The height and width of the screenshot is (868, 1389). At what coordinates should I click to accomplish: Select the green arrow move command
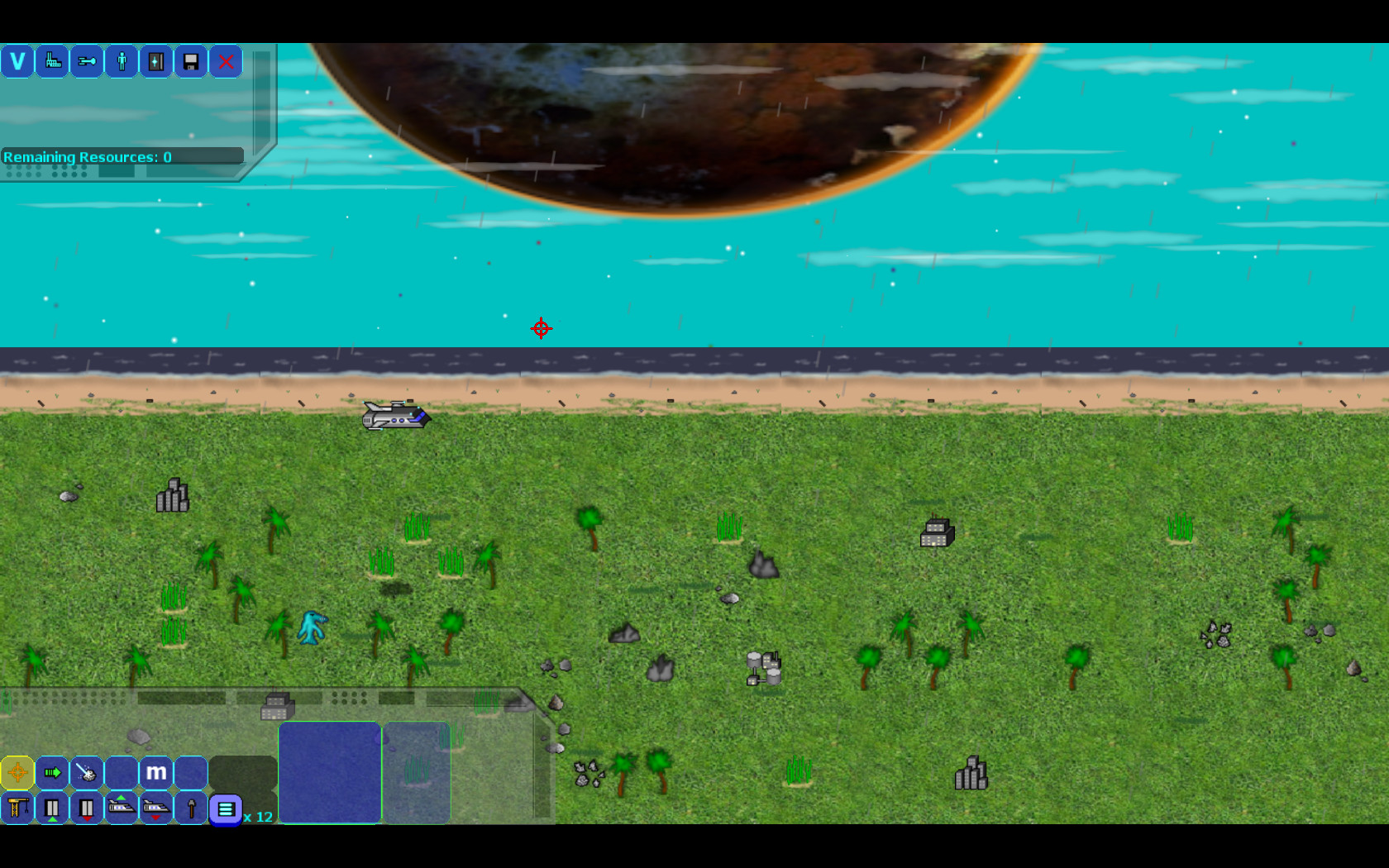tap(52, 773)
